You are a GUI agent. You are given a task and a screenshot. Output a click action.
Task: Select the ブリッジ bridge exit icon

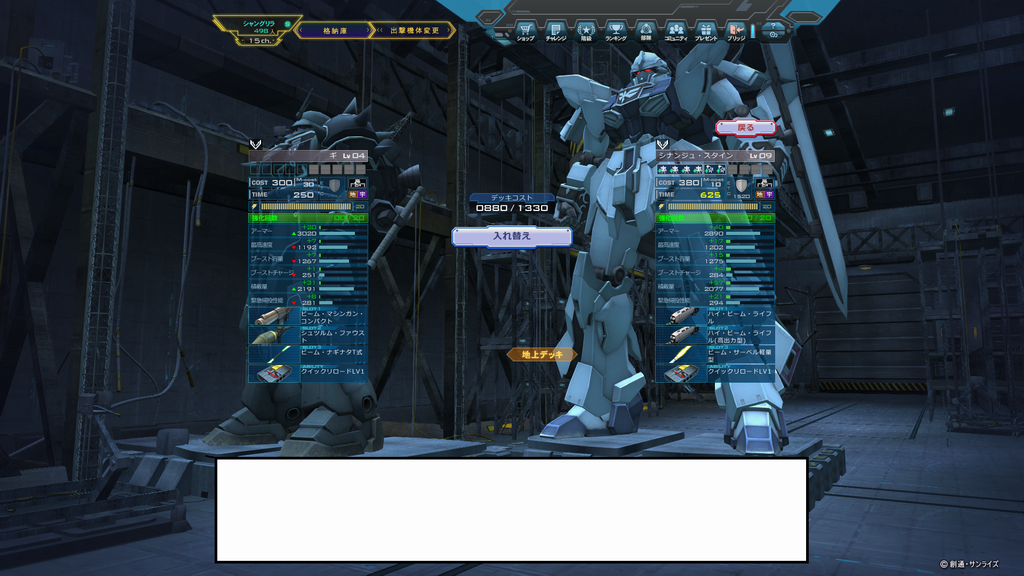736,31
